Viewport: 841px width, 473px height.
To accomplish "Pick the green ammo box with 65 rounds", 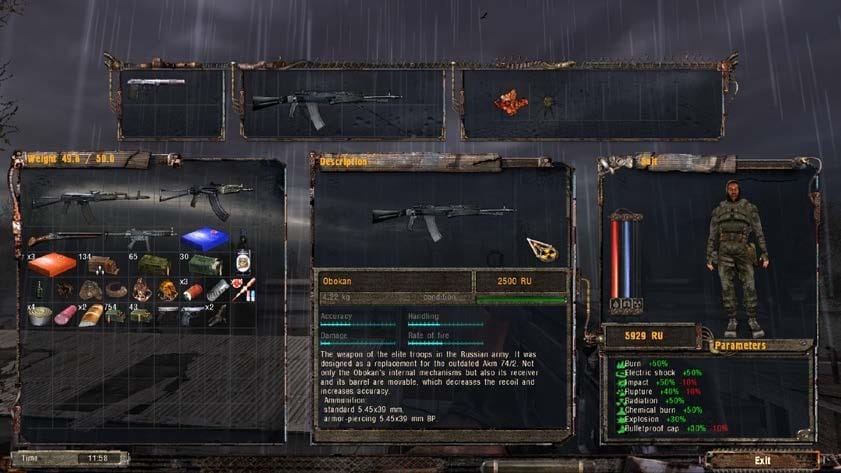I will [153, 264].
